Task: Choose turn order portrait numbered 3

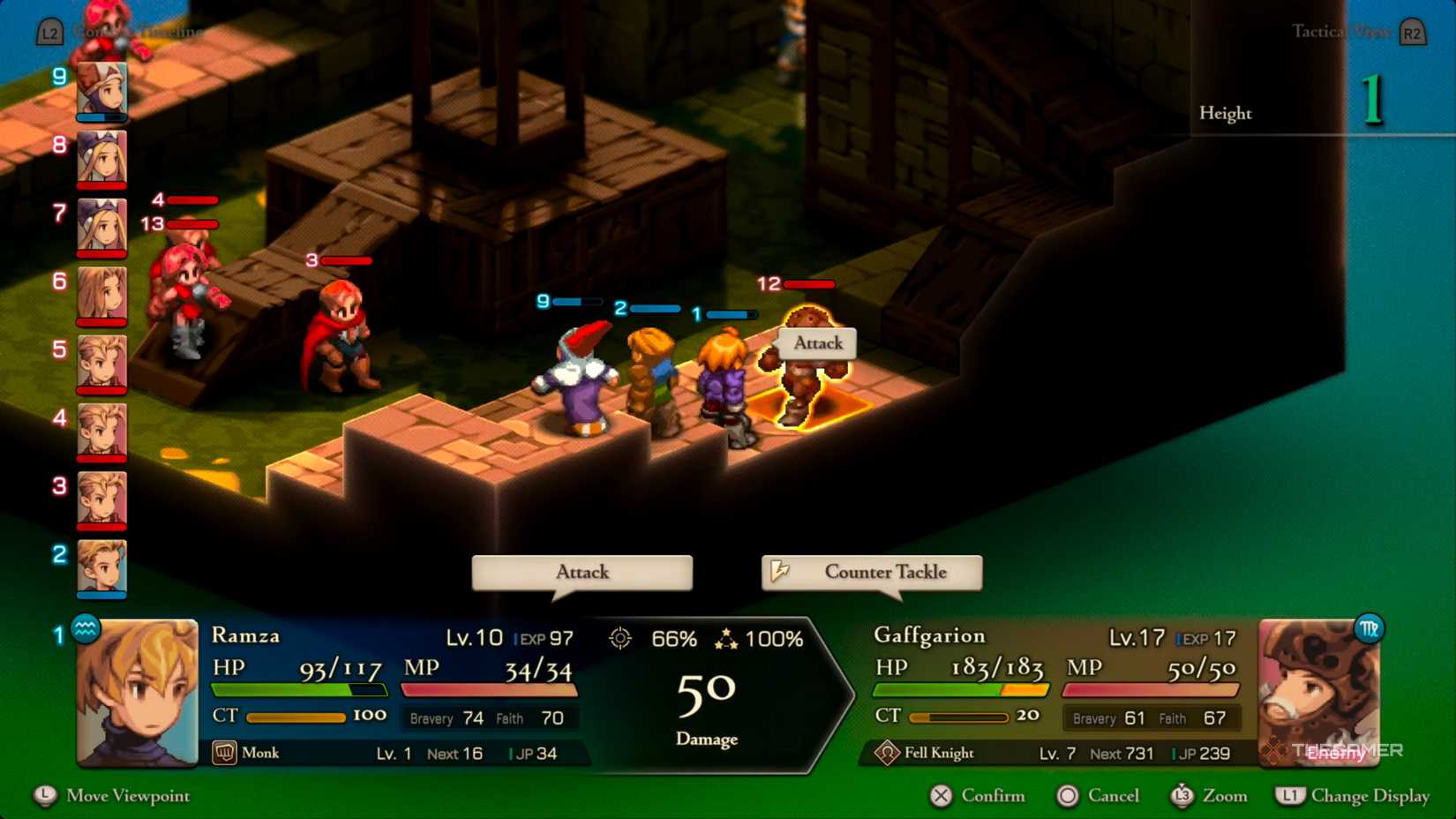Action: click(x=101, y=499)
